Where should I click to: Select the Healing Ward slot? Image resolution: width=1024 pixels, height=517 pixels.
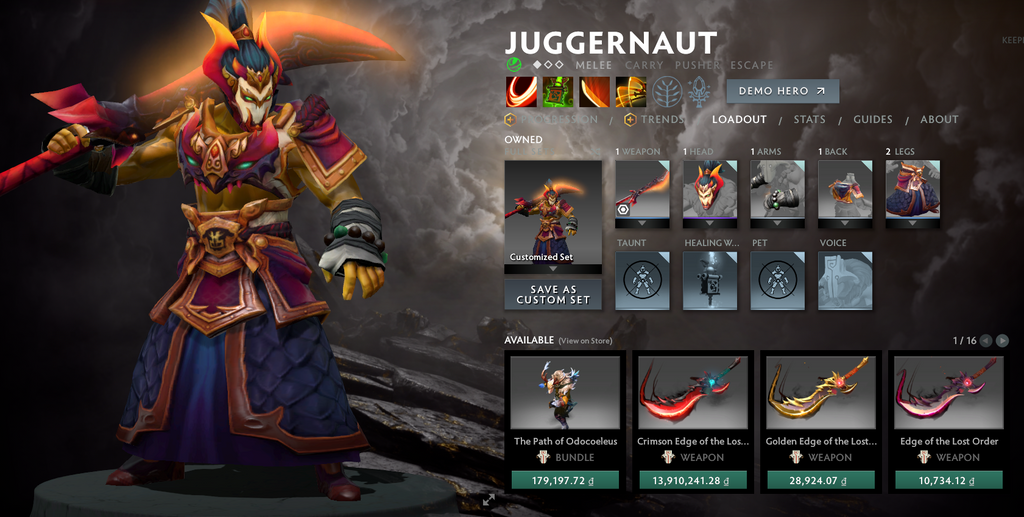(x=710, y=280)
